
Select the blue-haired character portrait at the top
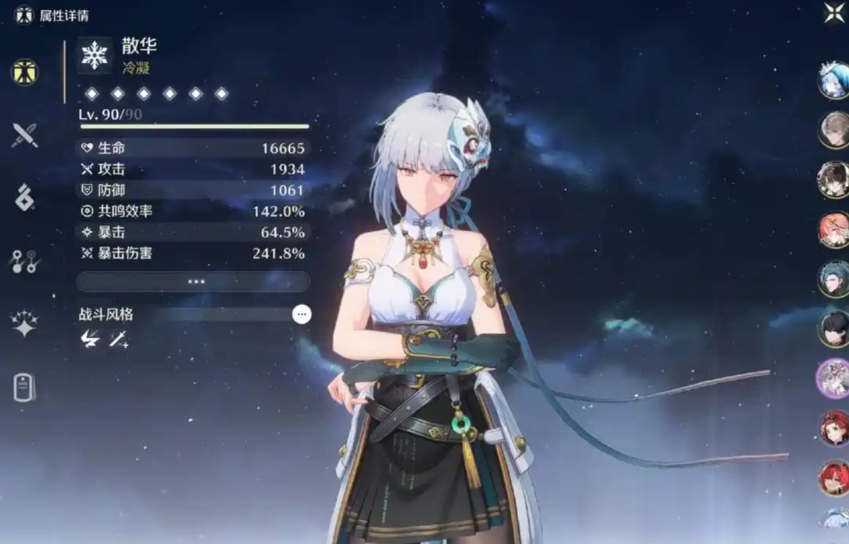pyautogui.click(x=833, y=81)
